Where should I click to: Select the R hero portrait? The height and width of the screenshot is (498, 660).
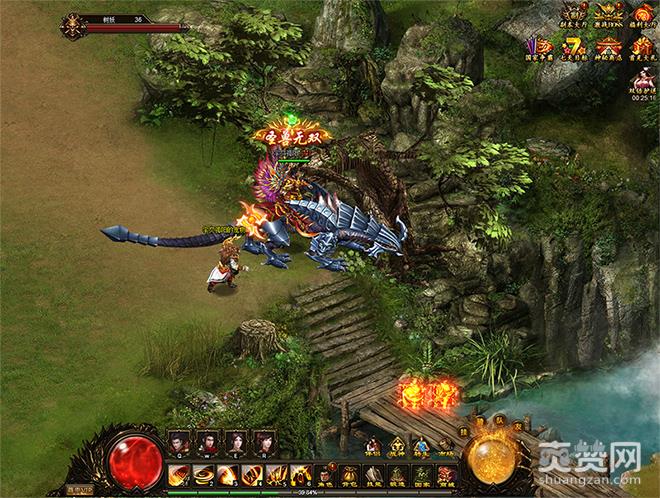pyautogui.click(x=265, y=441)
